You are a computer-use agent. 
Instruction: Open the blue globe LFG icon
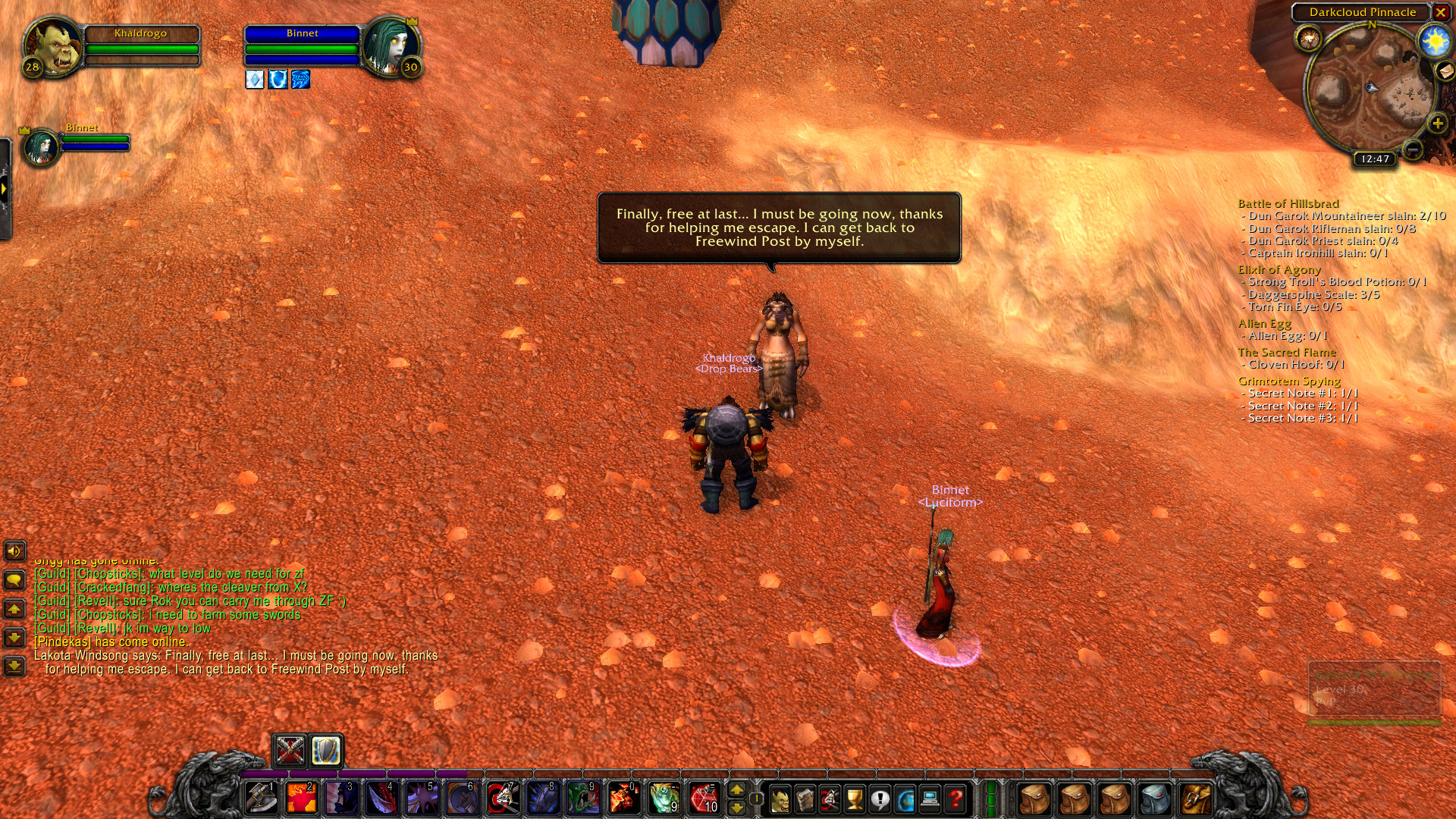[x=905, y=799]
